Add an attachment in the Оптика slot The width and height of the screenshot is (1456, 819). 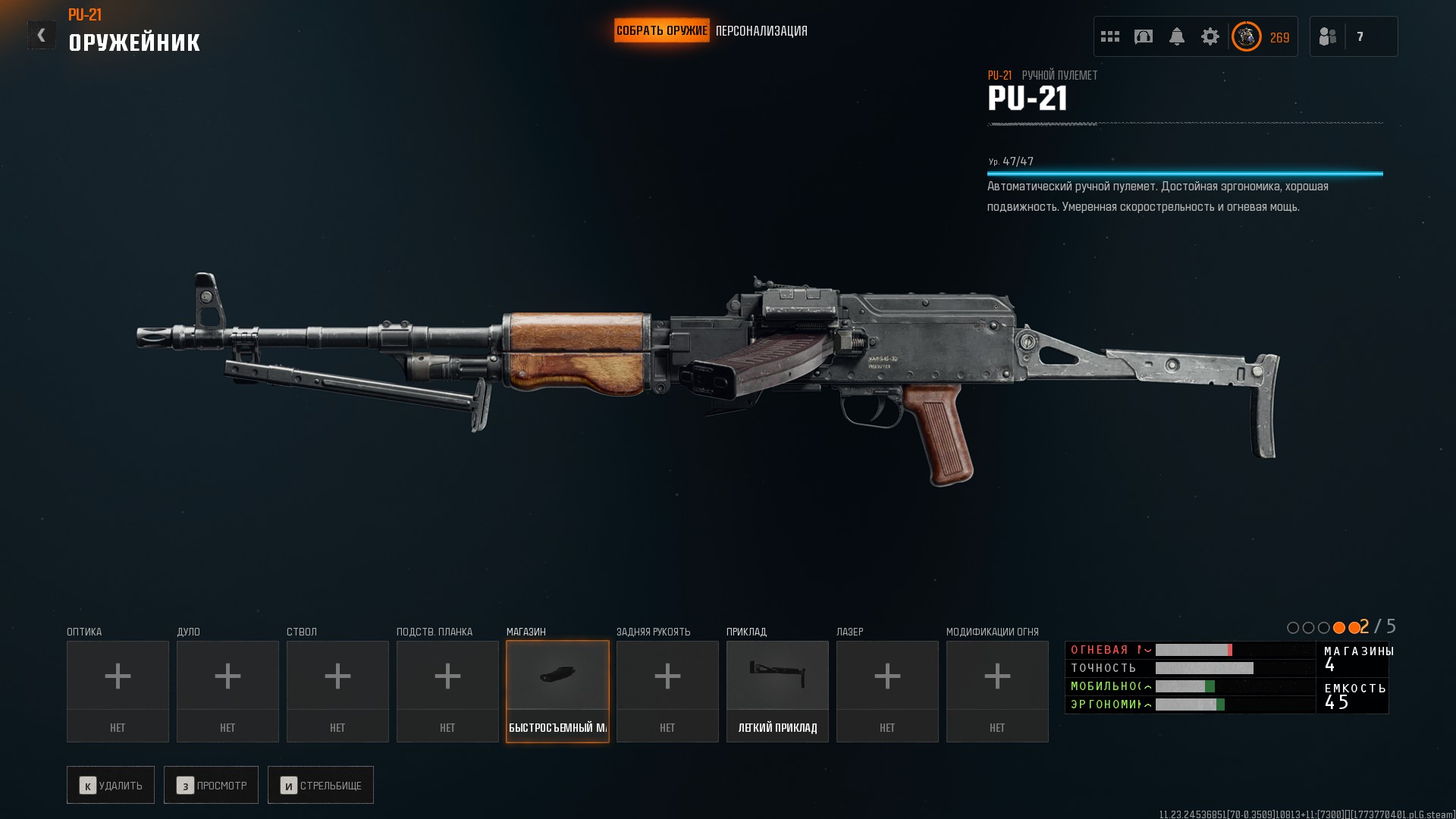[118, 691]
